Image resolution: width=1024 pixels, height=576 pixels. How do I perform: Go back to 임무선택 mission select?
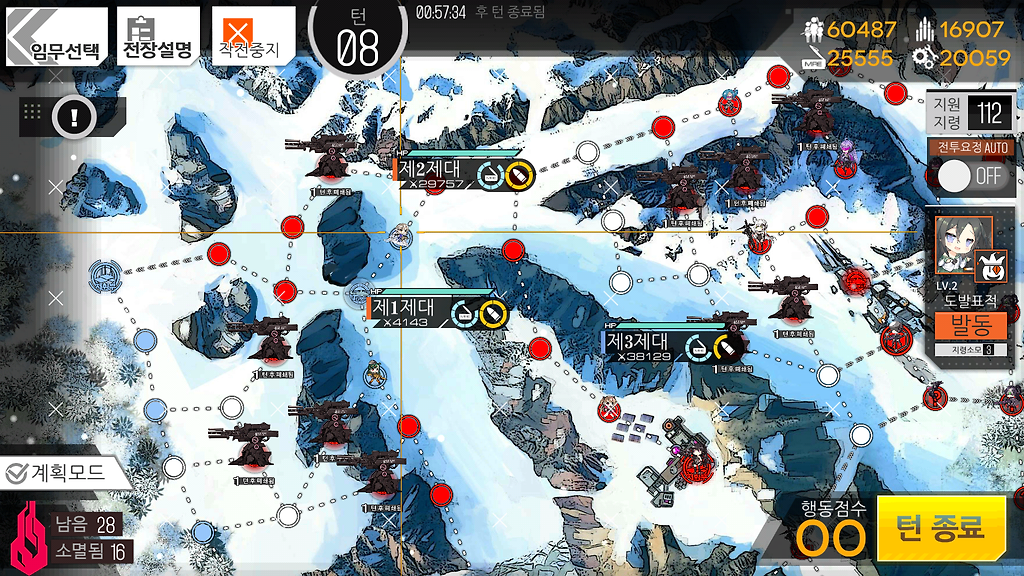(x=57, y=38)
